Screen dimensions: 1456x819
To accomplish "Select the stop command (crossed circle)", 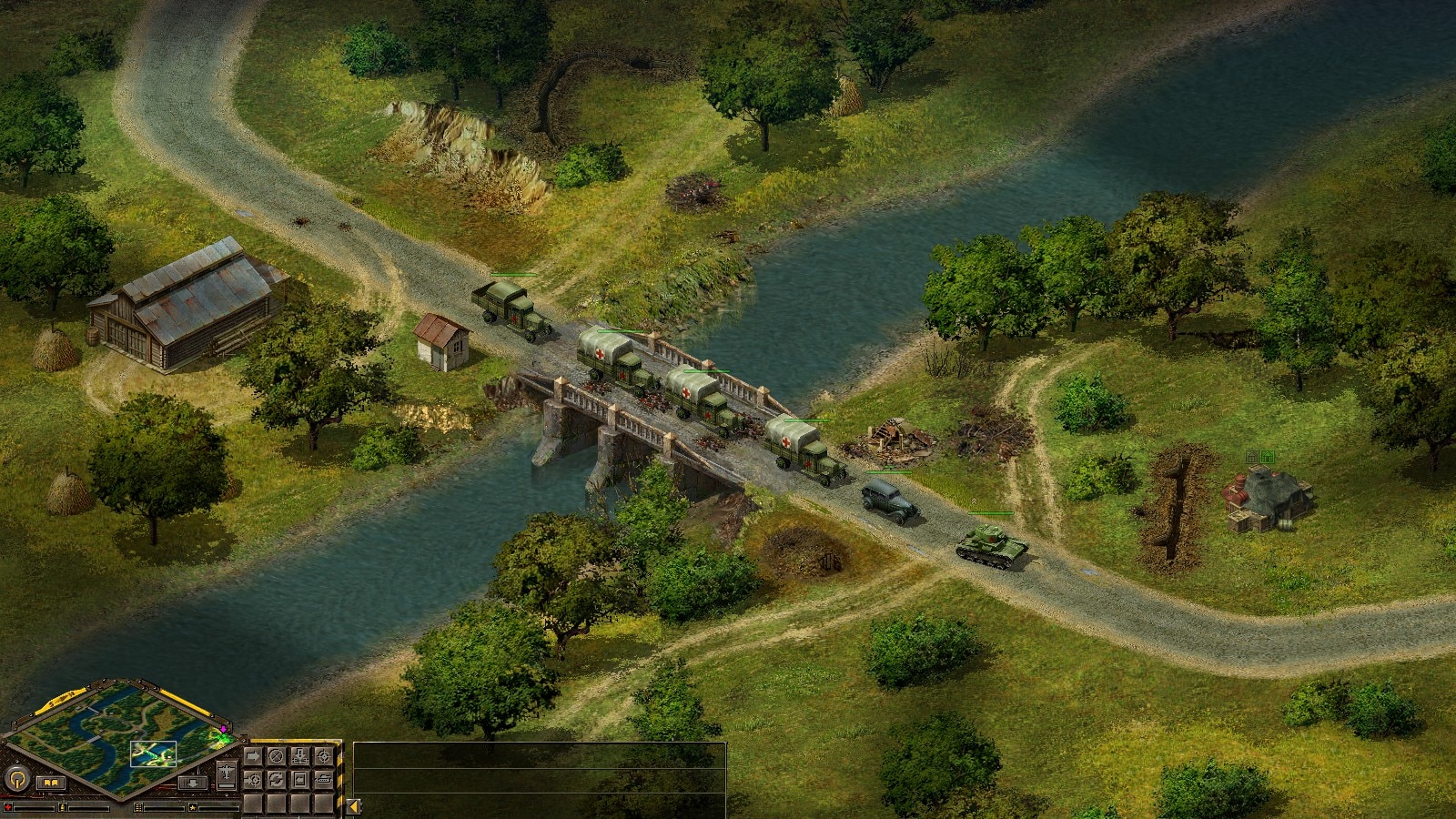I will coord(276,756).
